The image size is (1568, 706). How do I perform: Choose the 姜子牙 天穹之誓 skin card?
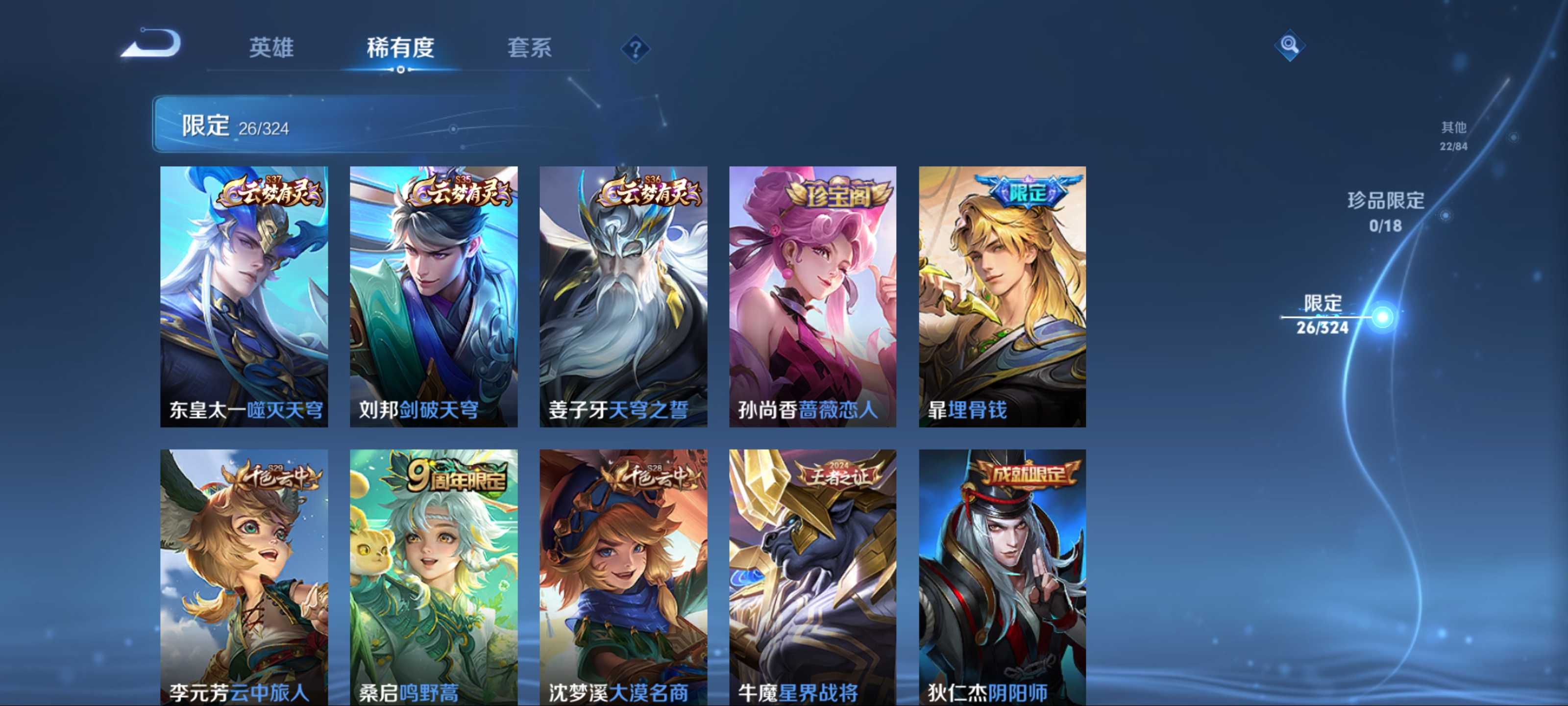623,296
